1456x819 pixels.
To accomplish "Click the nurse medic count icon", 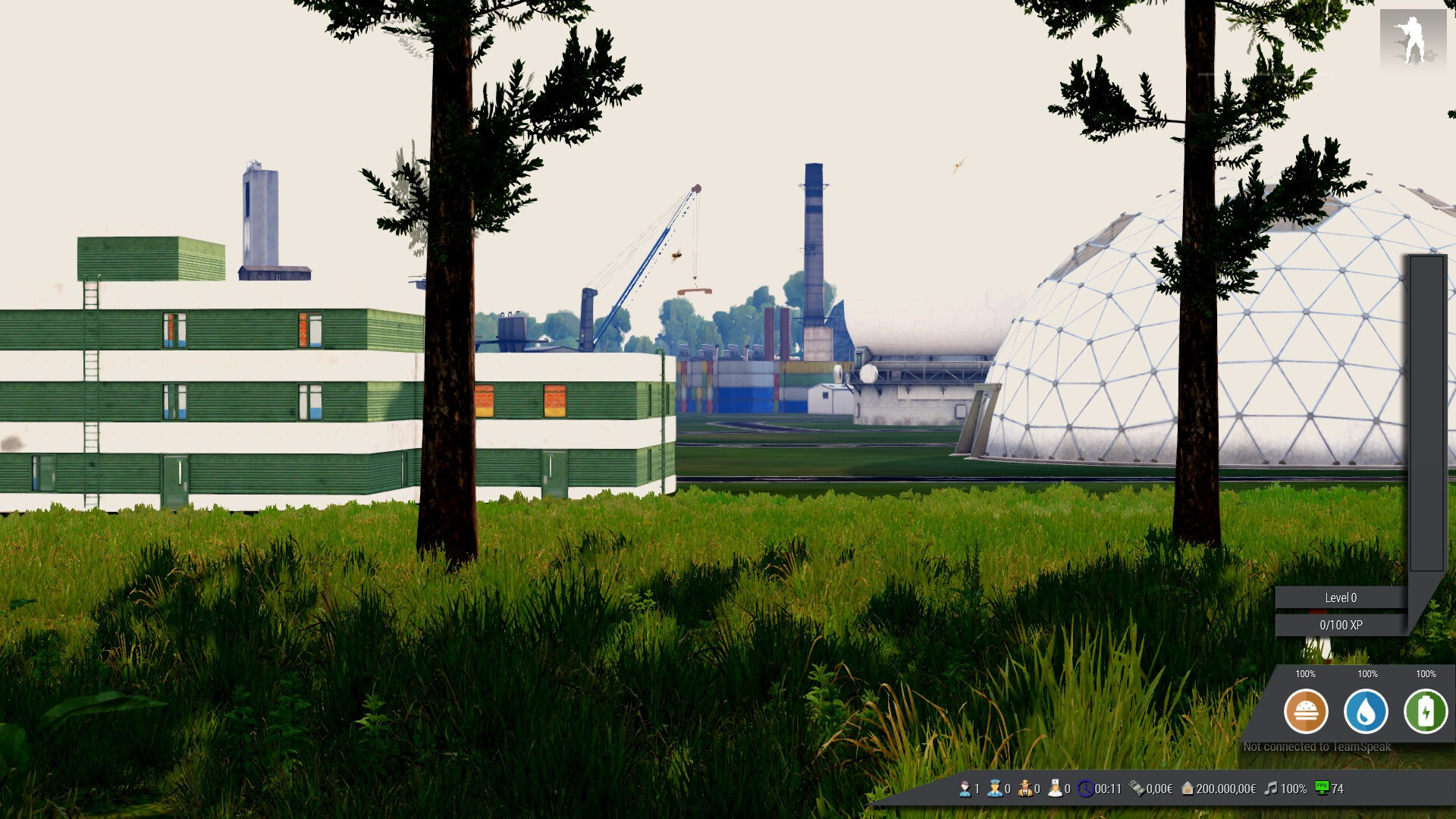I will pyautogui.click(x=1055, y=789).
